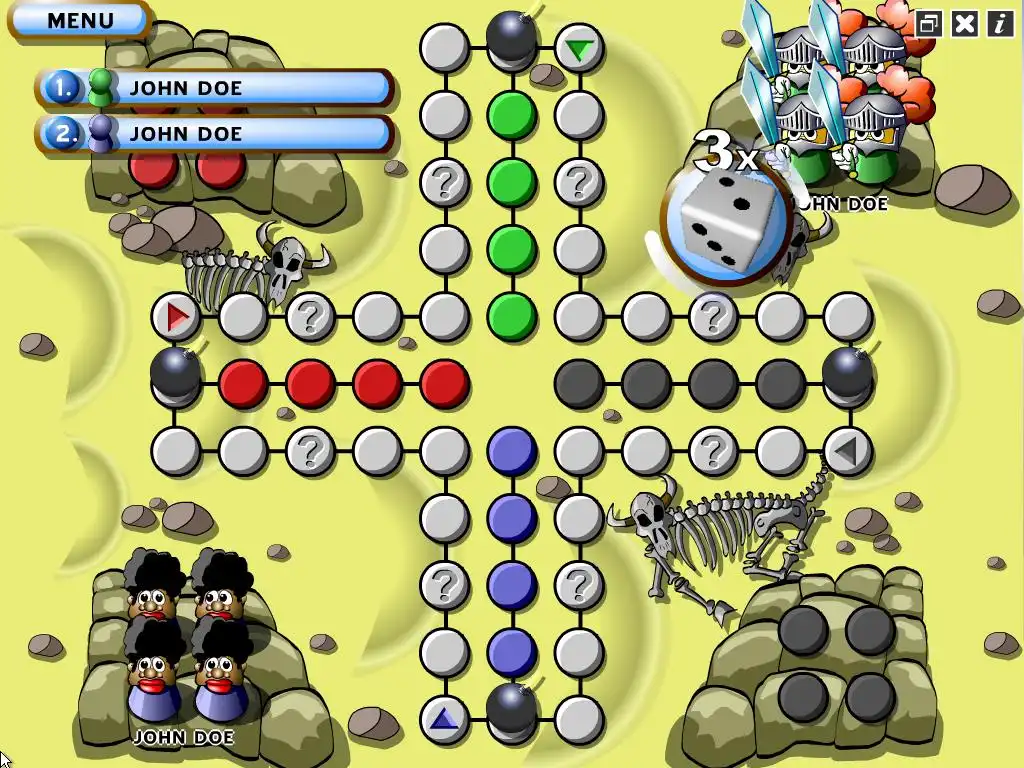Toggle windowed mode with restore button

tap(929, 24)
